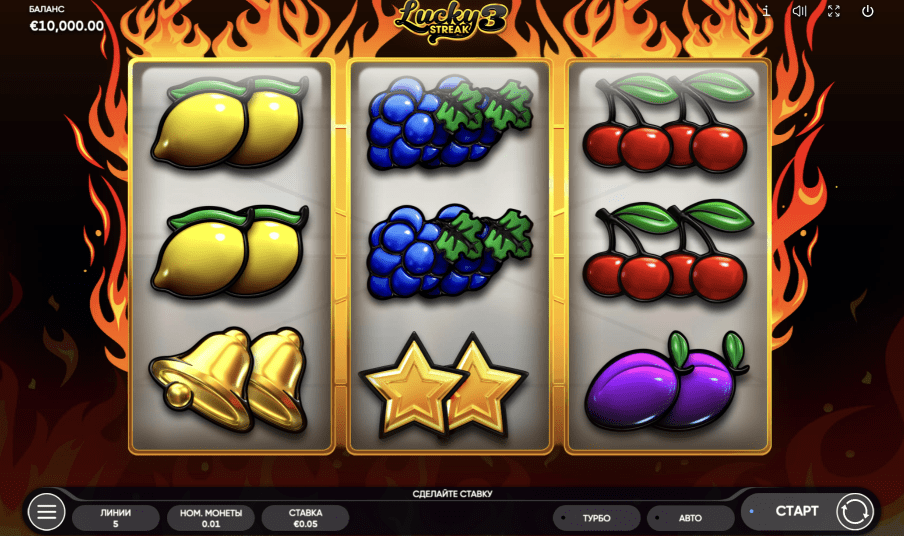Switch to fullscreen mode
This screenshot has width=904, height=536.
coord(833,11)
